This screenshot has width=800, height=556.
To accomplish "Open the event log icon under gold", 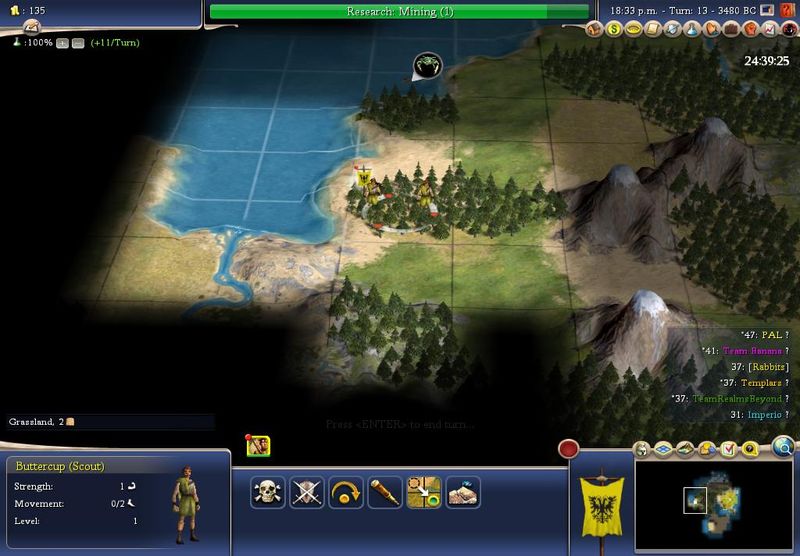I will (x=31, y=24).
